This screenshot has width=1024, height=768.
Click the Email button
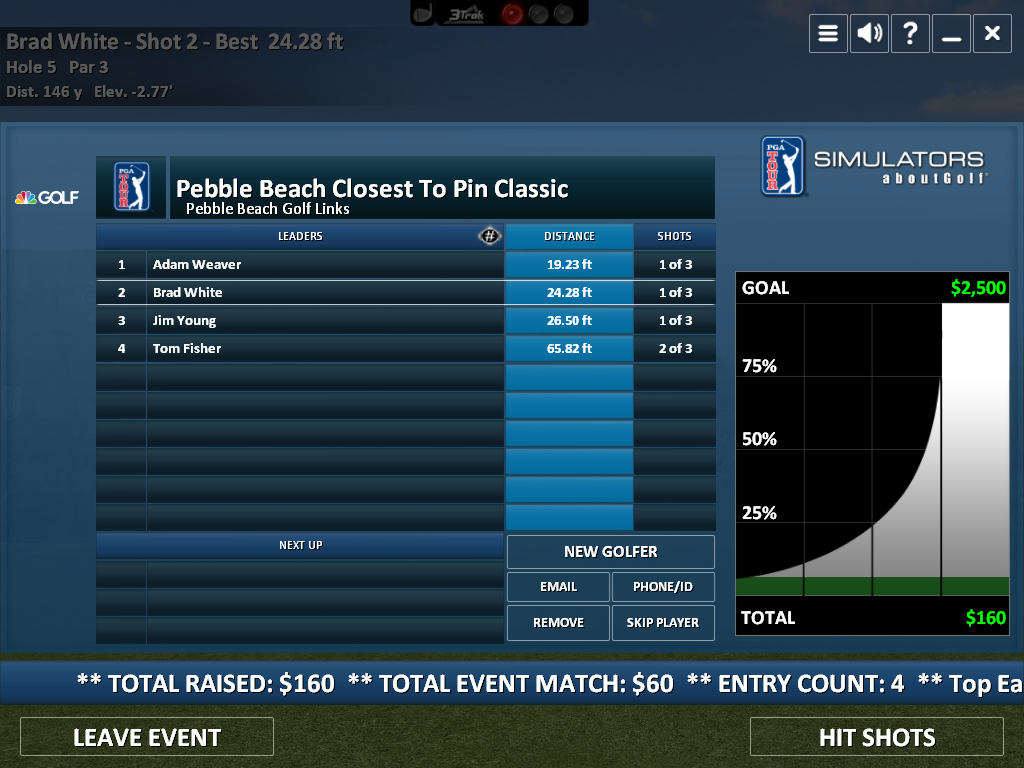(558, 587)
